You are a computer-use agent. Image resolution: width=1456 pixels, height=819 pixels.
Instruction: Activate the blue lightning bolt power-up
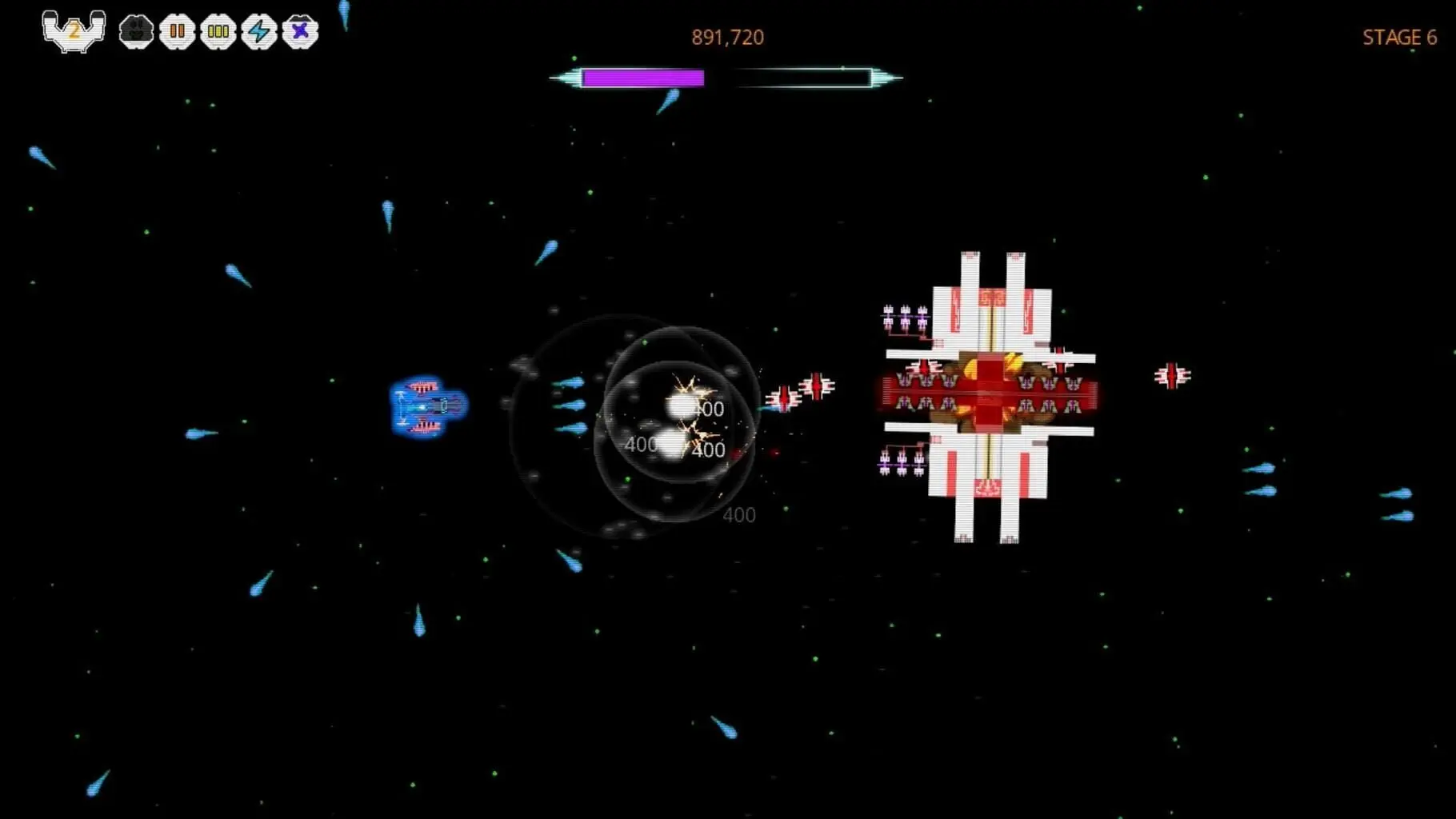259,32
